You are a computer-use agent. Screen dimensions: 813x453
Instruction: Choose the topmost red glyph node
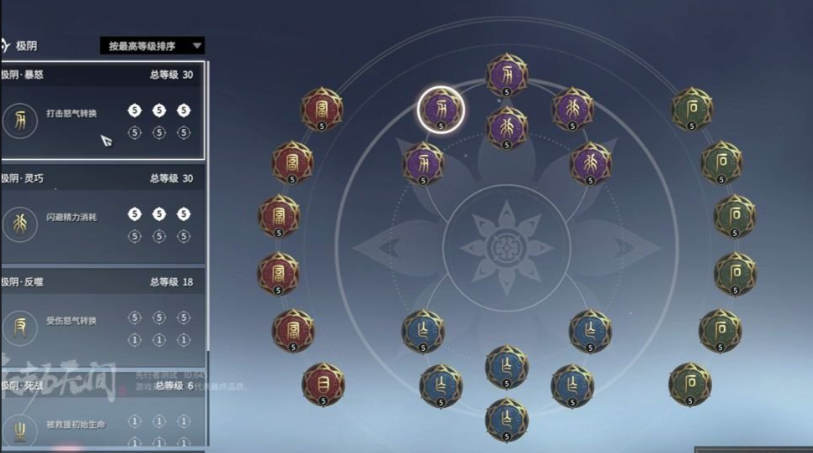click(x=322, y=108)
